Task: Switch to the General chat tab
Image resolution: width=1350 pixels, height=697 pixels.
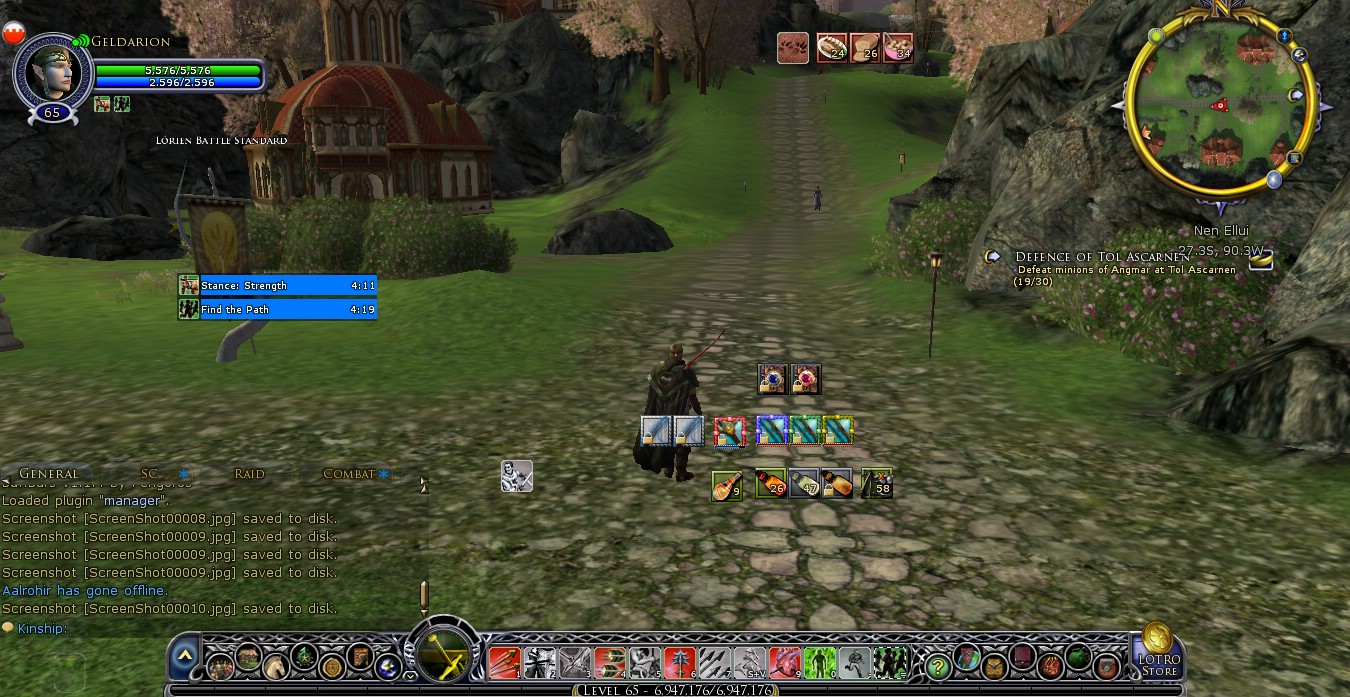Action: [x=48, y=473]
